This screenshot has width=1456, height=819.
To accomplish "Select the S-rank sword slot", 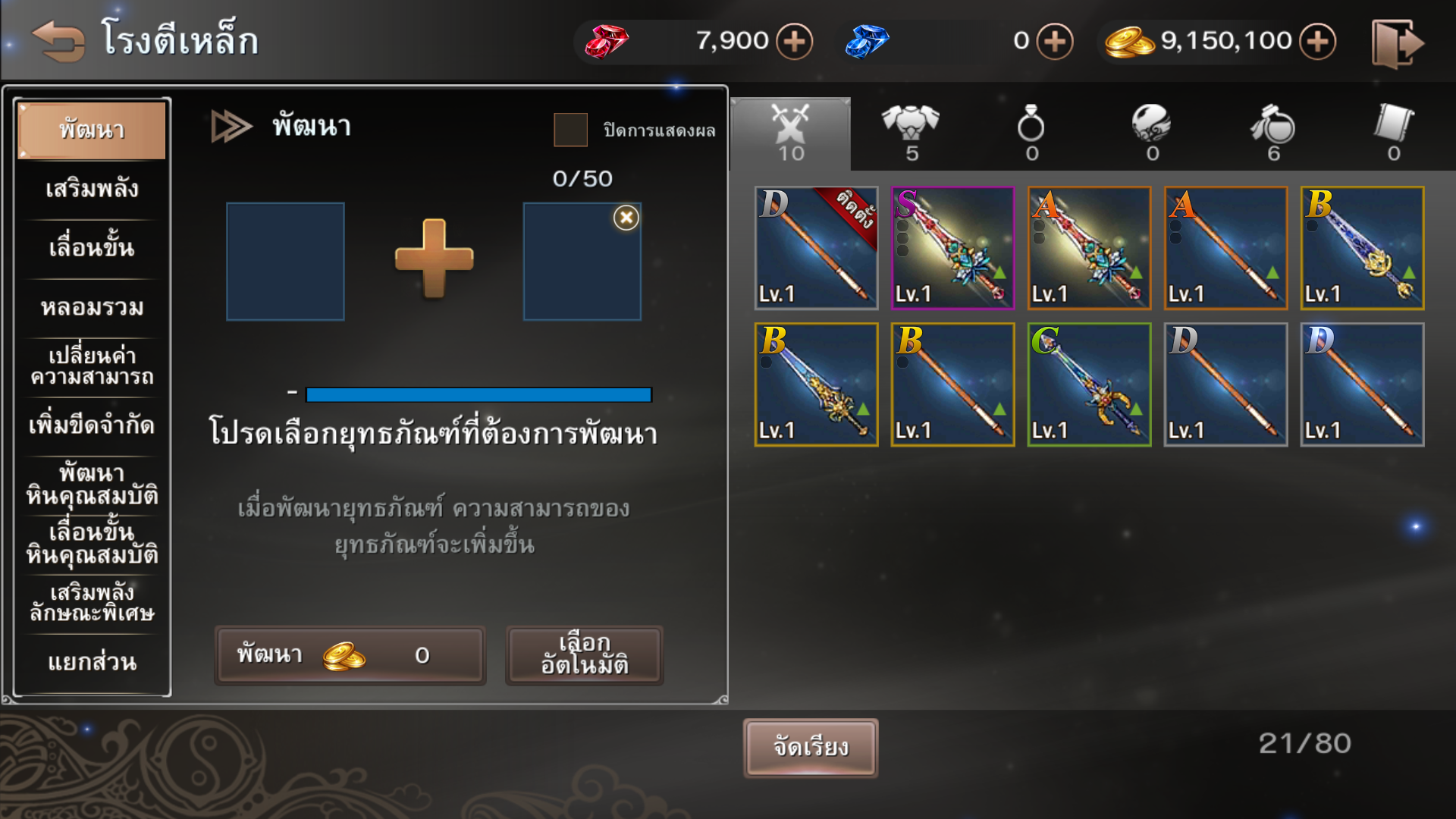I will pyautogui.click(x=952, y=248).
